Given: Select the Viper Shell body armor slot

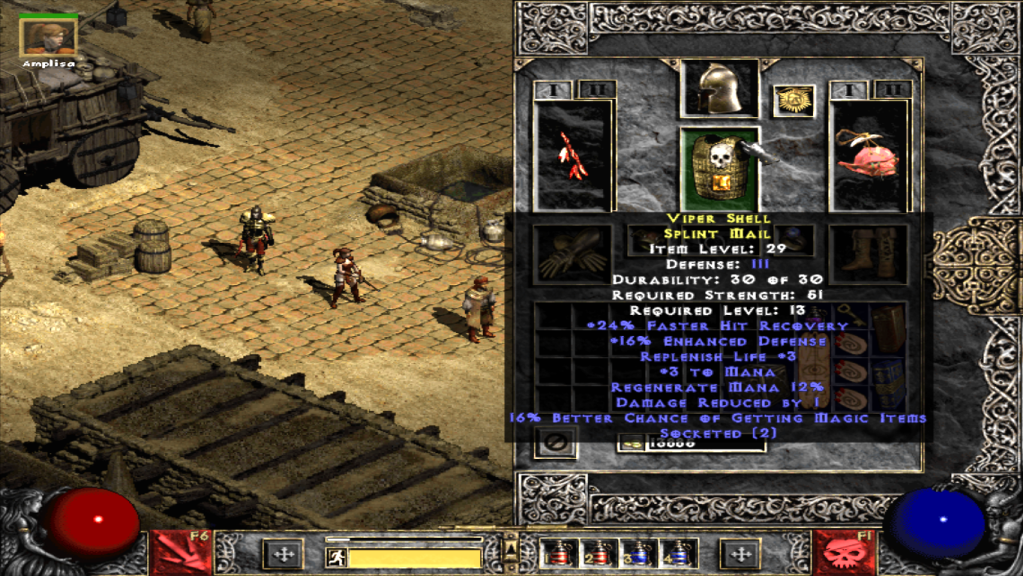Looking at the screenshot, I should point(719,166).
